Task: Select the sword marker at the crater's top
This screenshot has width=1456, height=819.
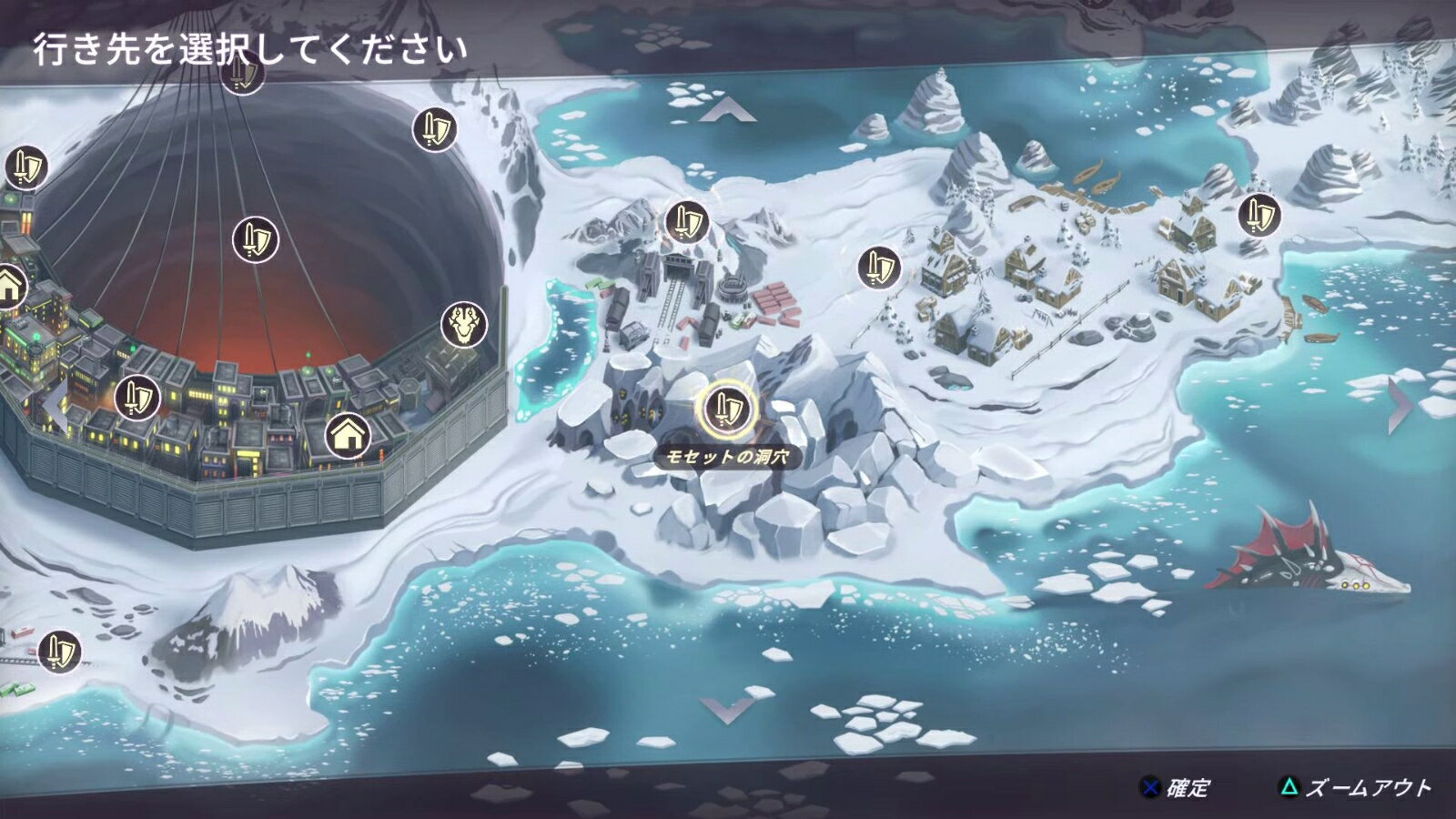Action: (241, 77)
